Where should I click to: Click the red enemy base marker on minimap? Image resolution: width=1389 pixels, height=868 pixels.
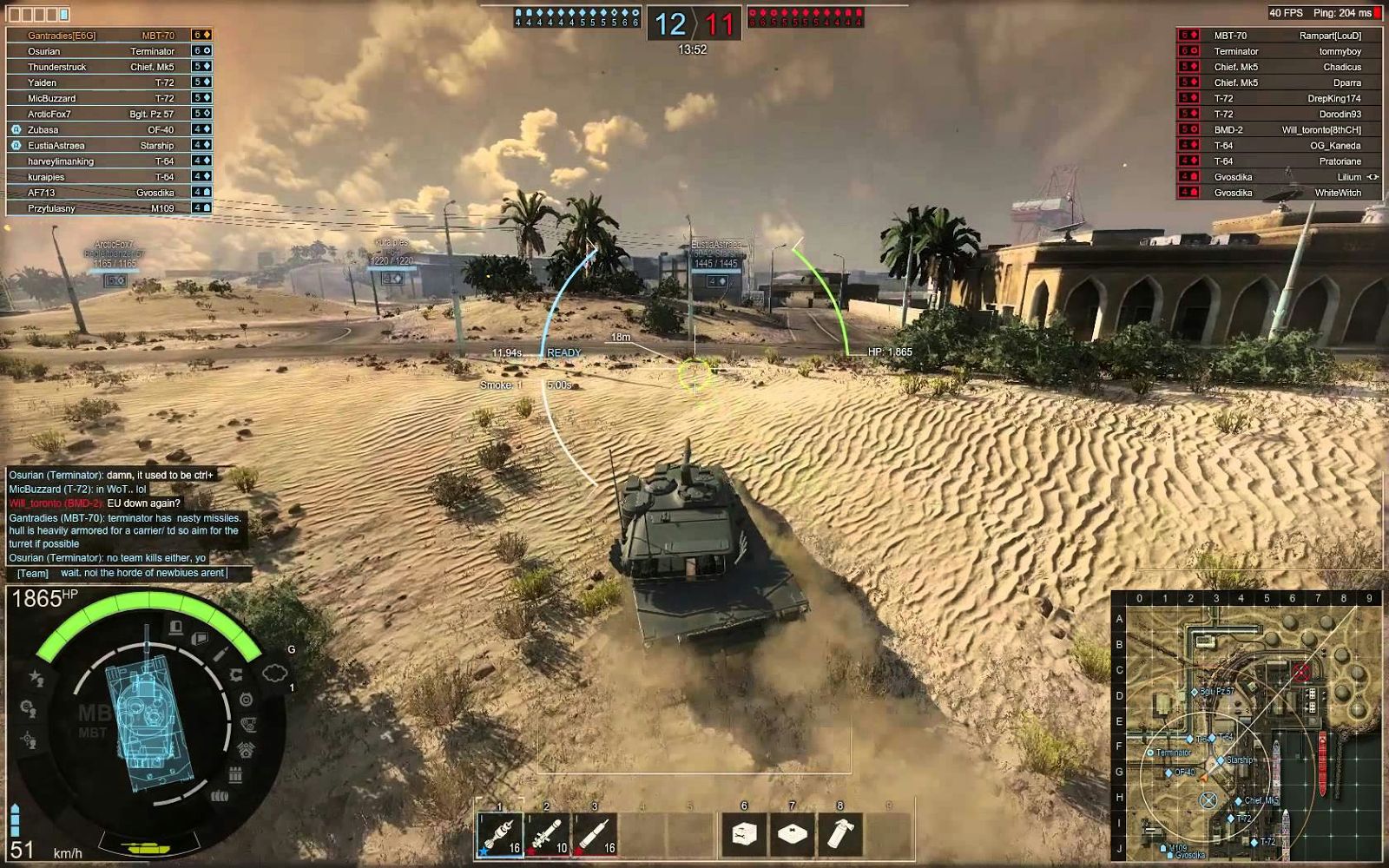(1300, 672)
